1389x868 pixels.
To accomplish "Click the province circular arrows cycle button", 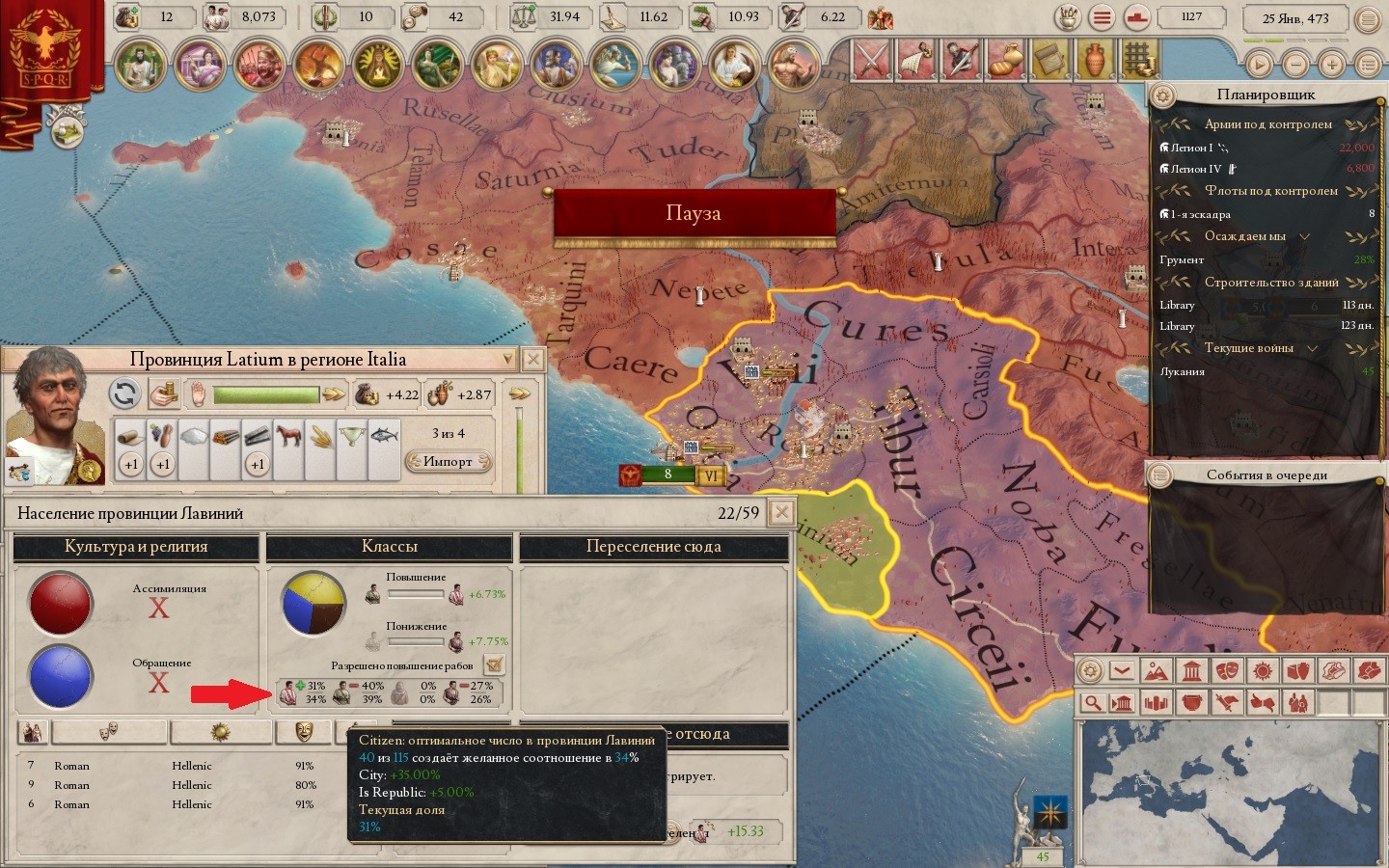I will (123, 393).
